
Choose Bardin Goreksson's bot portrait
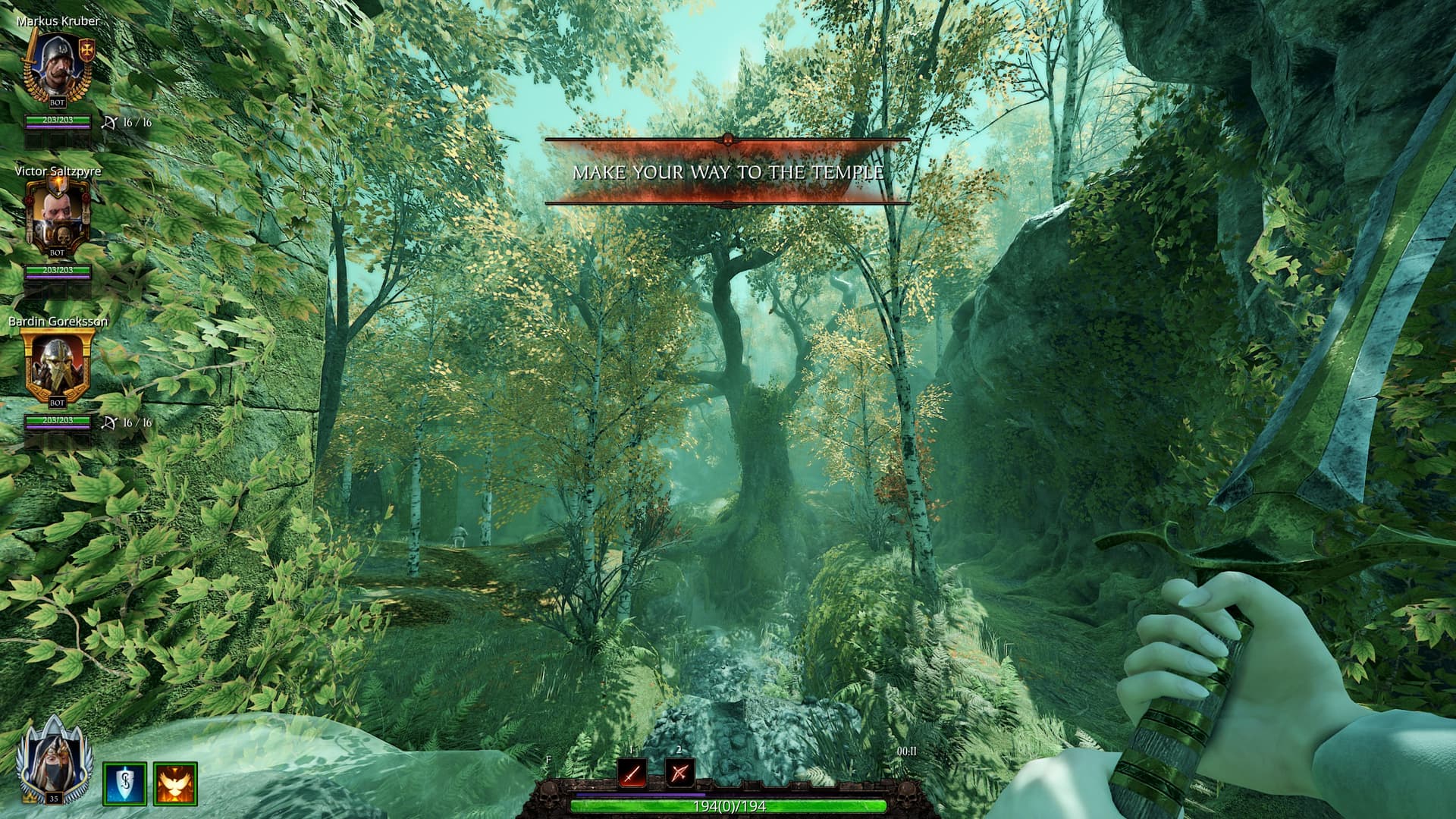[58, 369]
